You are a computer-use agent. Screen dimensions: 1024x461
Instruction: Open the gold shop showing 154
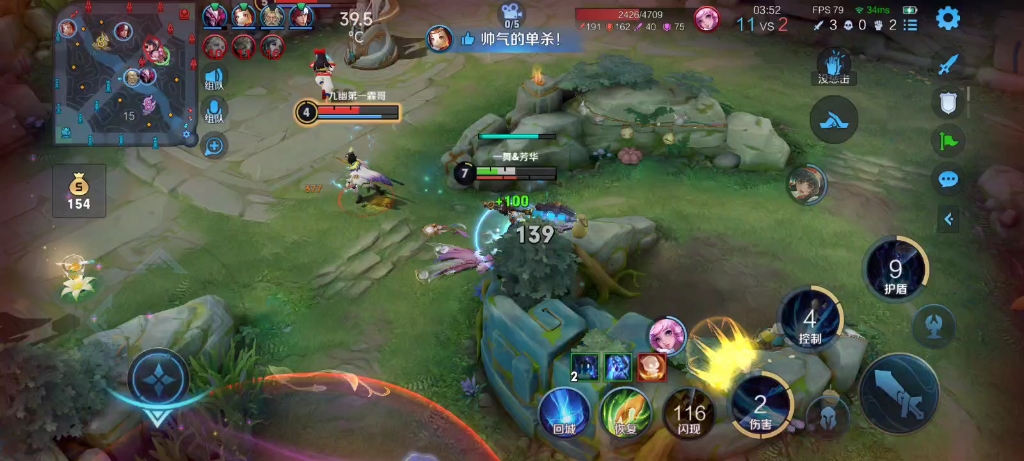[79, 191]
